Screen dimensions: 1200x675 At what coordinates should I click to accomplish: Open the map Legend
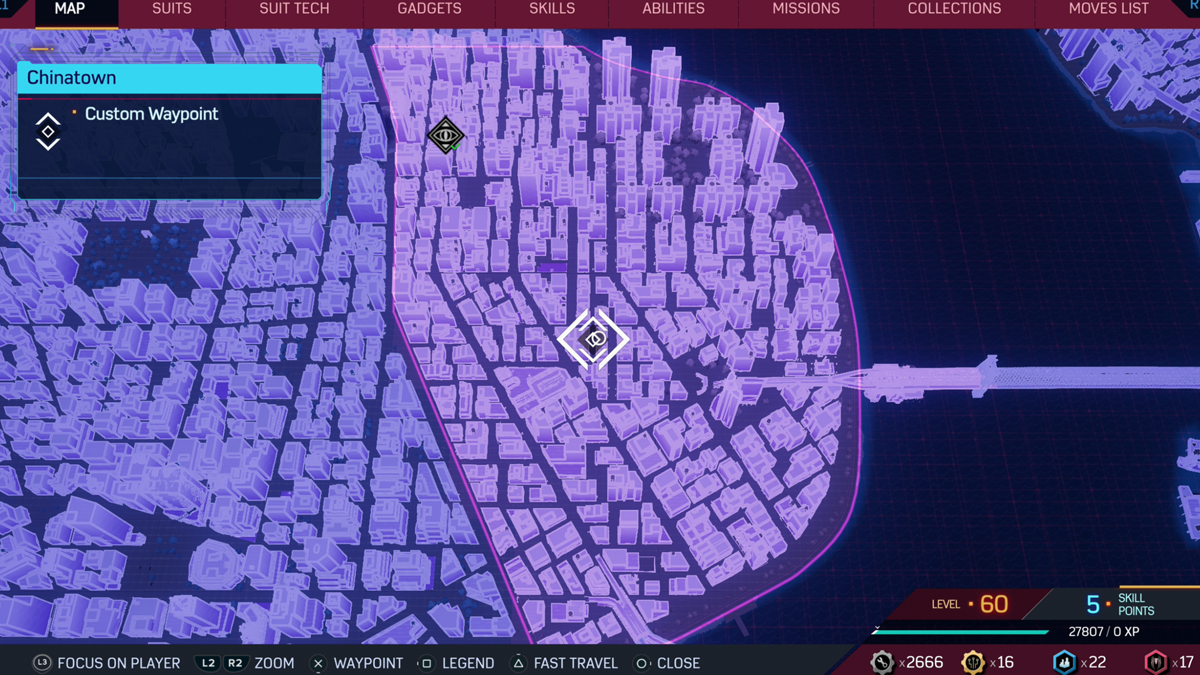456,663
